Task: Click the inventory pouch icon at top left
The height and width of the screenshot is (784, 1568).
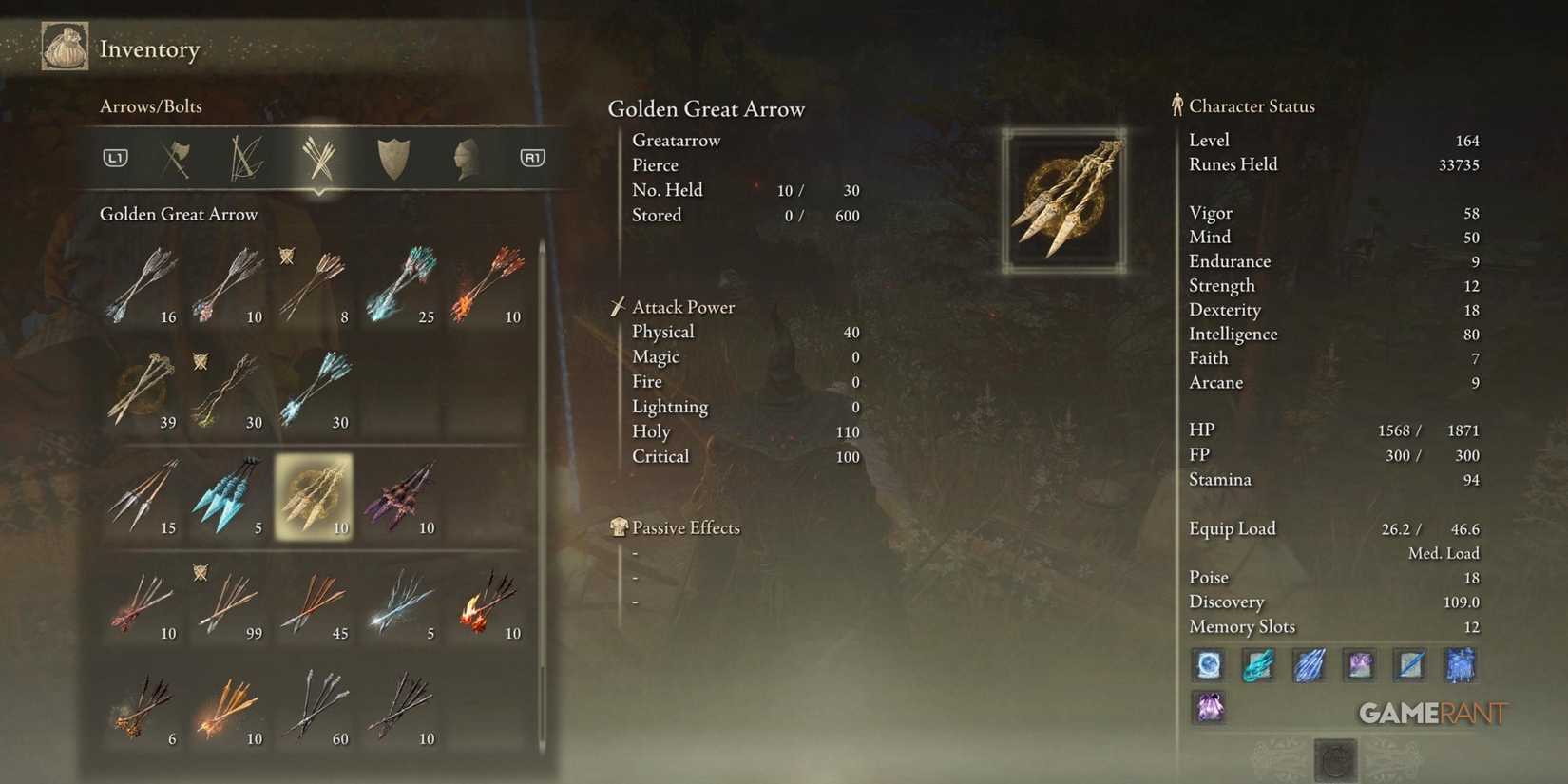Action: pyautogui.click(x=64, y=46)
